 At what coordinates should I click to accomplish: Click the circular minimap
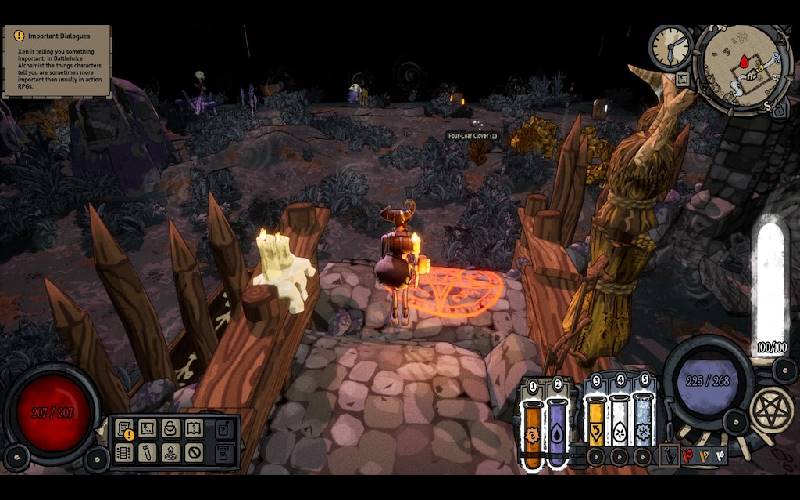pos(741,67)
